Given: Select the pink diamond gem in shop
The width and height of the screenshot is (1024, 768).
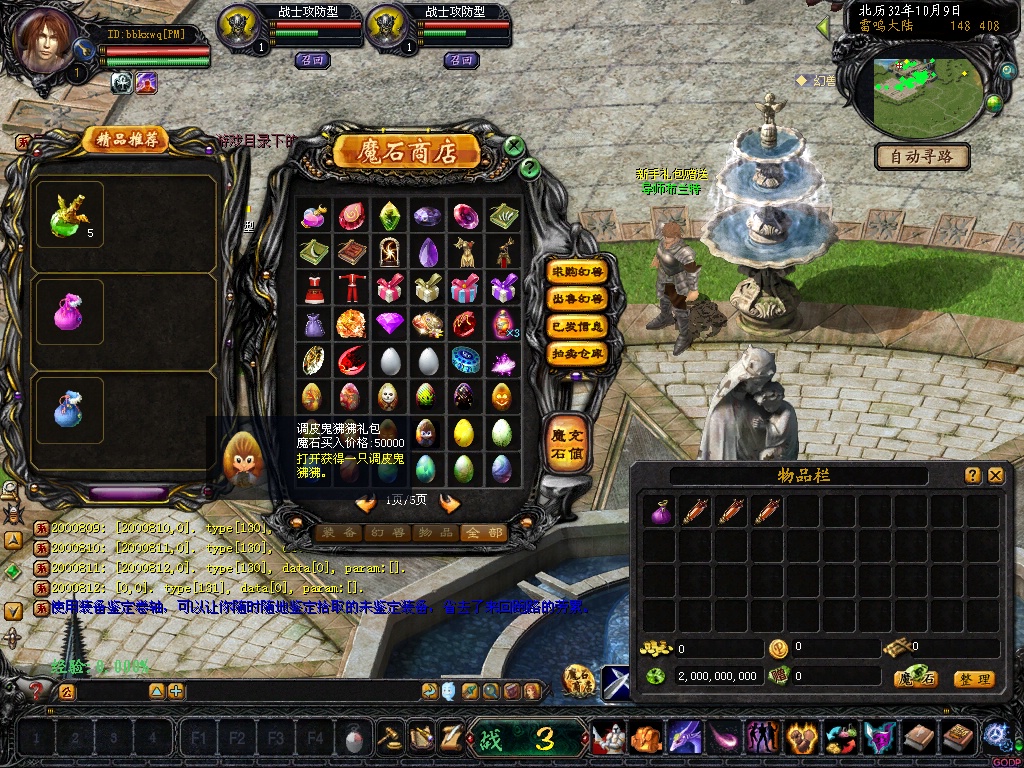Looking at the screenshot, I should 388,323.
